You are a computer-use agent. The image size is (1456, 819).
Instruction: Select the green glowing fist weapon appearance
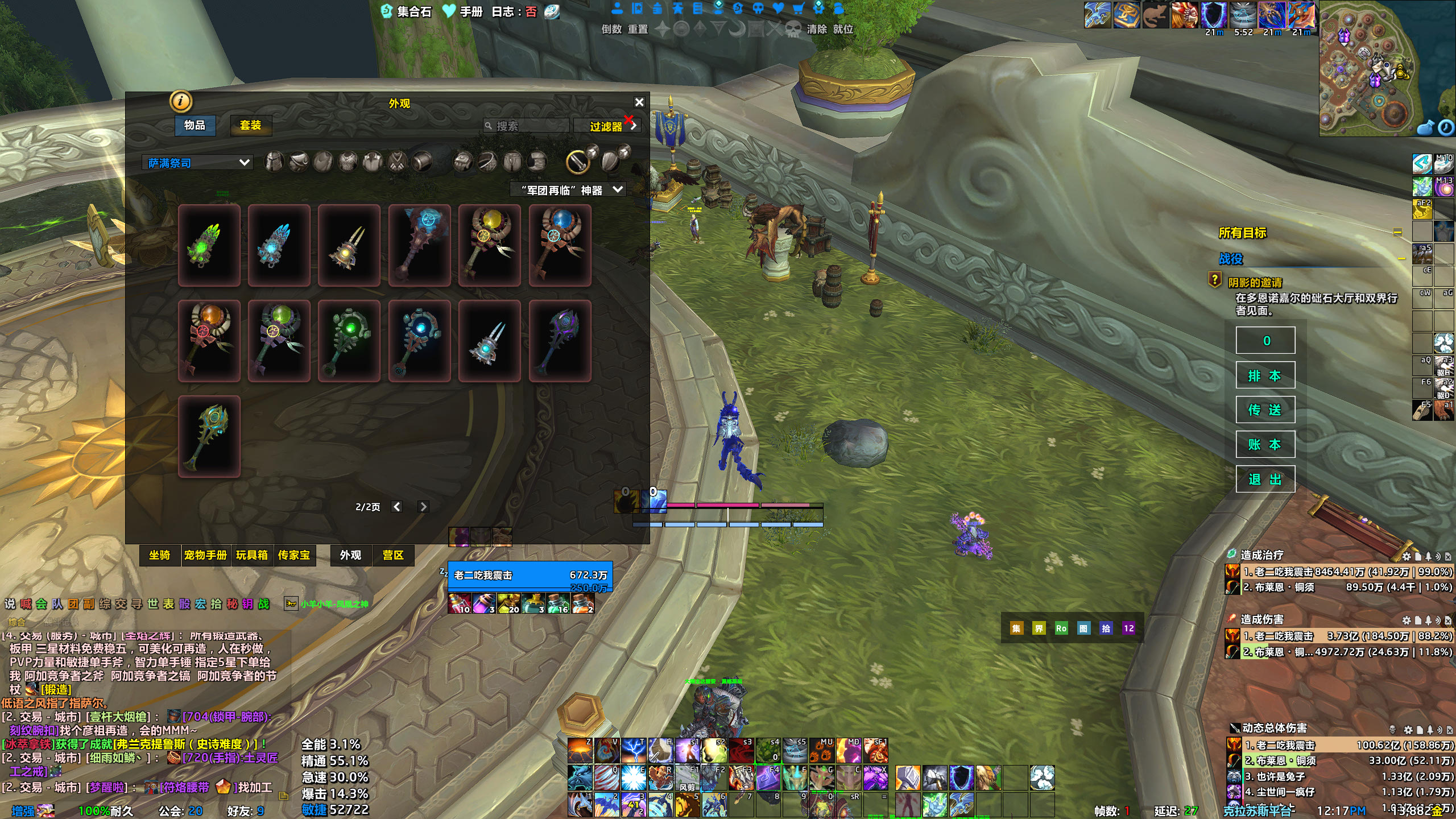[x=209, y=246]
